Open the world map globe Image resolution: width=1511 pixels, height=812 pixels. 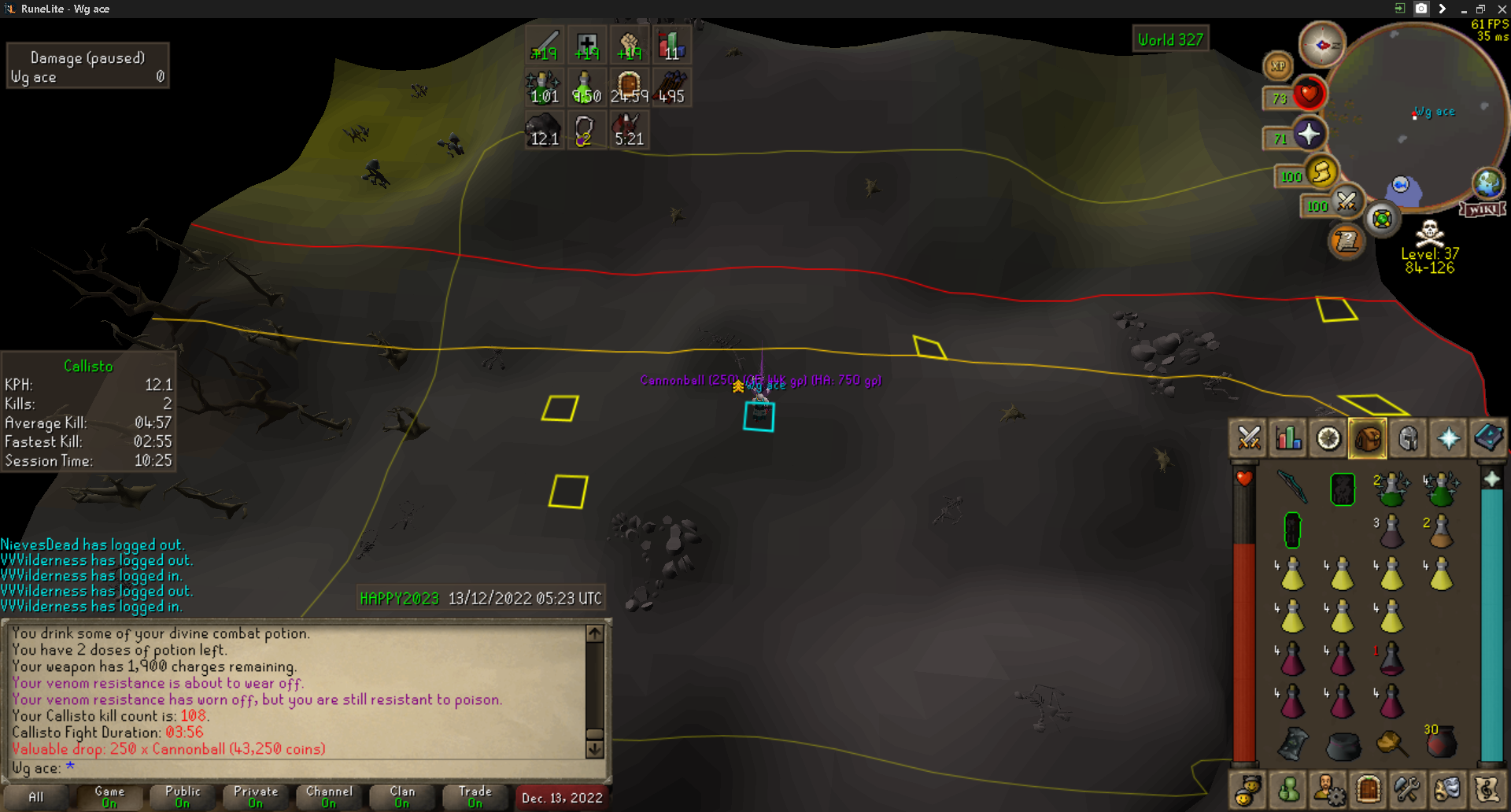point(1487,183)
